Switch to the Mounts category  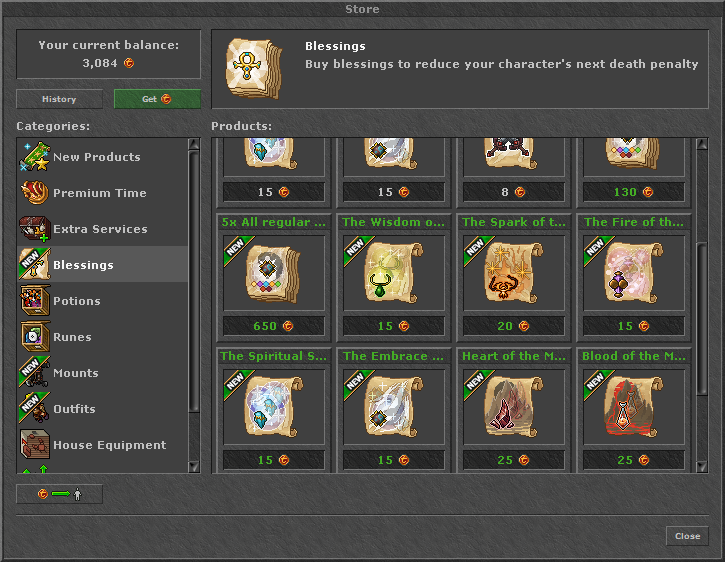coord(75,373)
